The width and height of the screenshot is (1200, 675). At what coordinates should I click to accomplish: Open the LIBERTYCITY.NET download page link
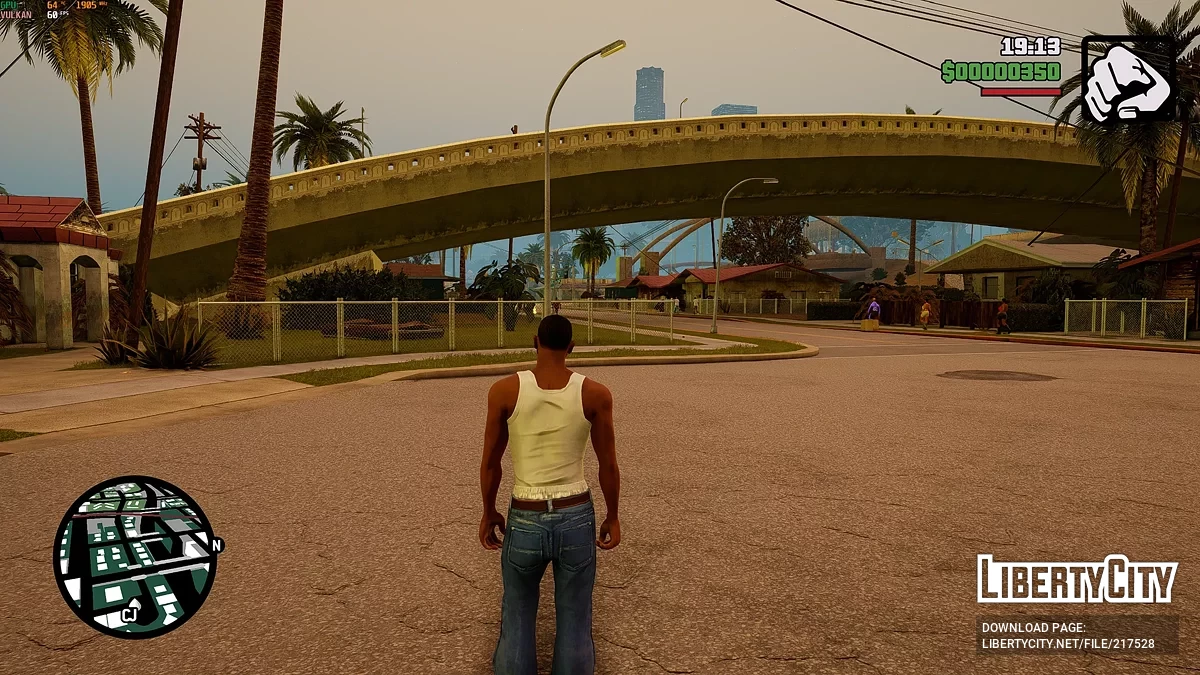[x=1068, y=644]
